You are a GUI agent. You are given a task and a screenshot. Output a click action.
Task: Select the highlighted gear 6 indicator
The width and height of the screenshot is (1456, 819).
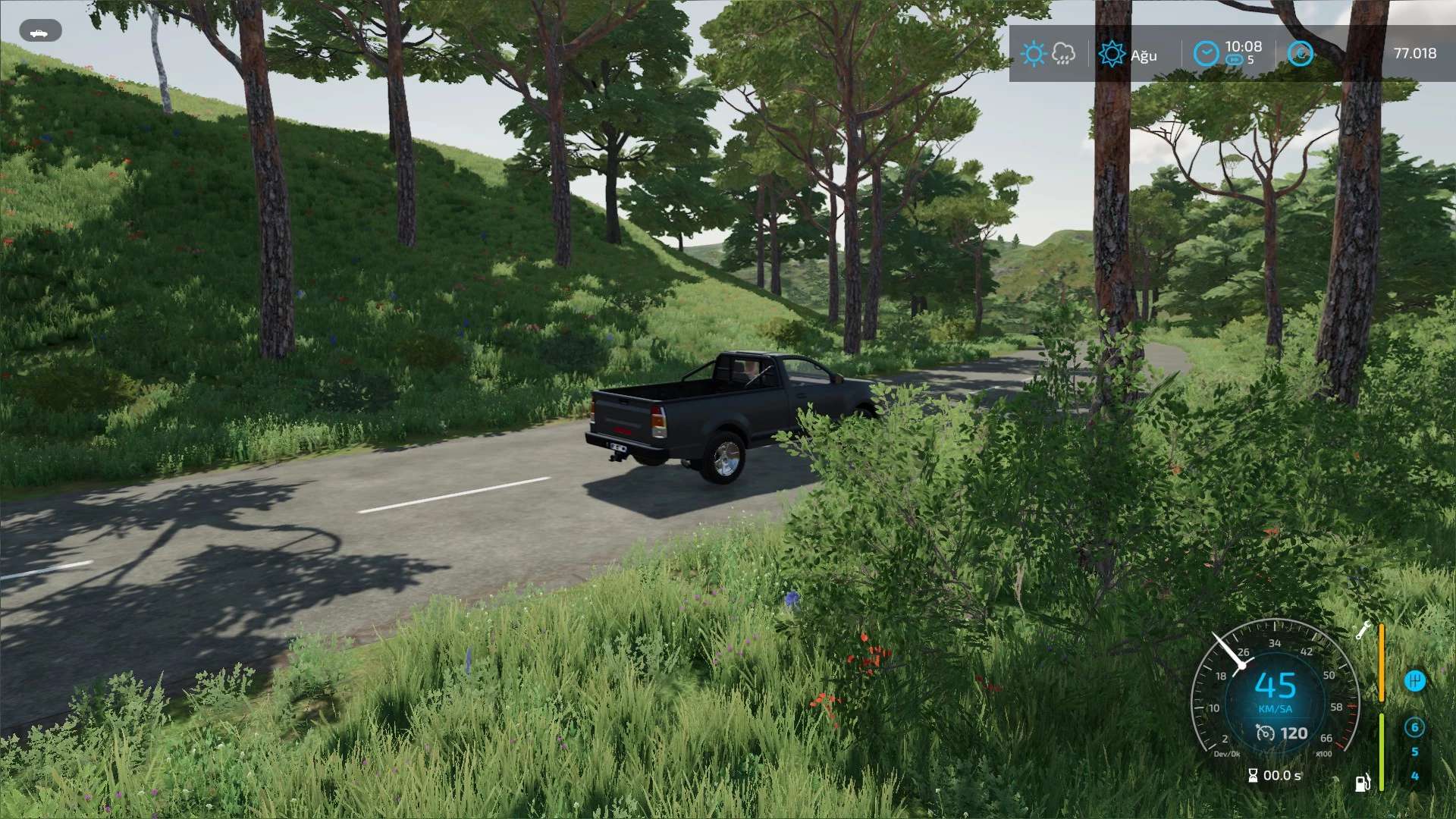click(1414, 727)
